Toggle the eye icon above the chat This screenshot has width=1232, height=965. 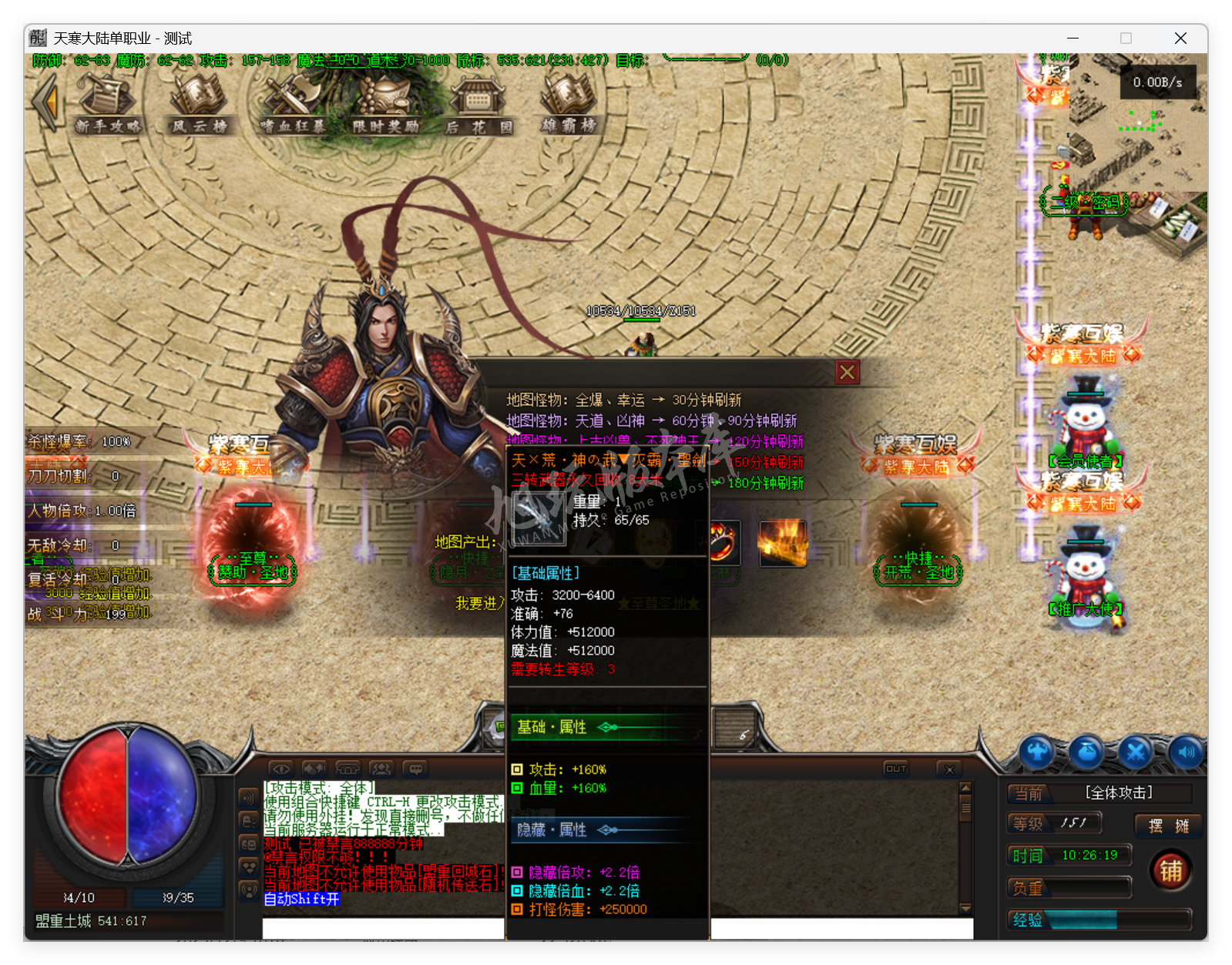(281, 769)
